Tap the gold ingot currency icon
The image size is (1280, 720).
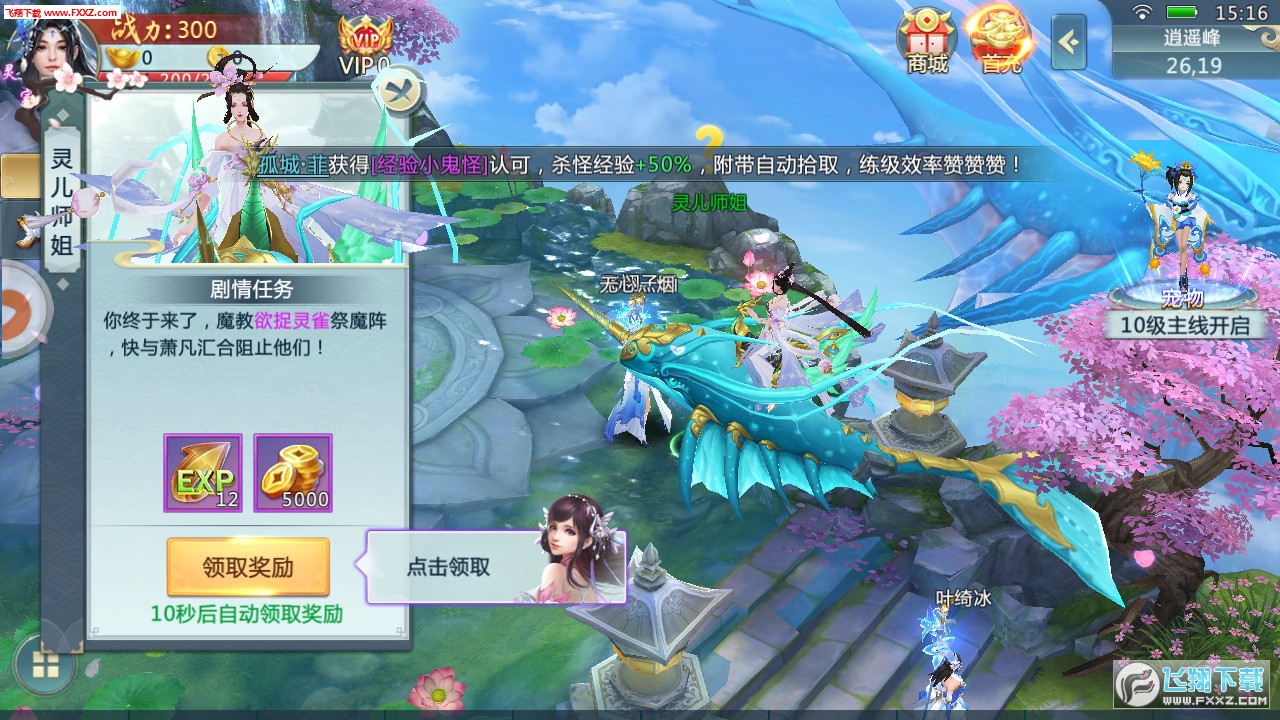pos(122,56)
